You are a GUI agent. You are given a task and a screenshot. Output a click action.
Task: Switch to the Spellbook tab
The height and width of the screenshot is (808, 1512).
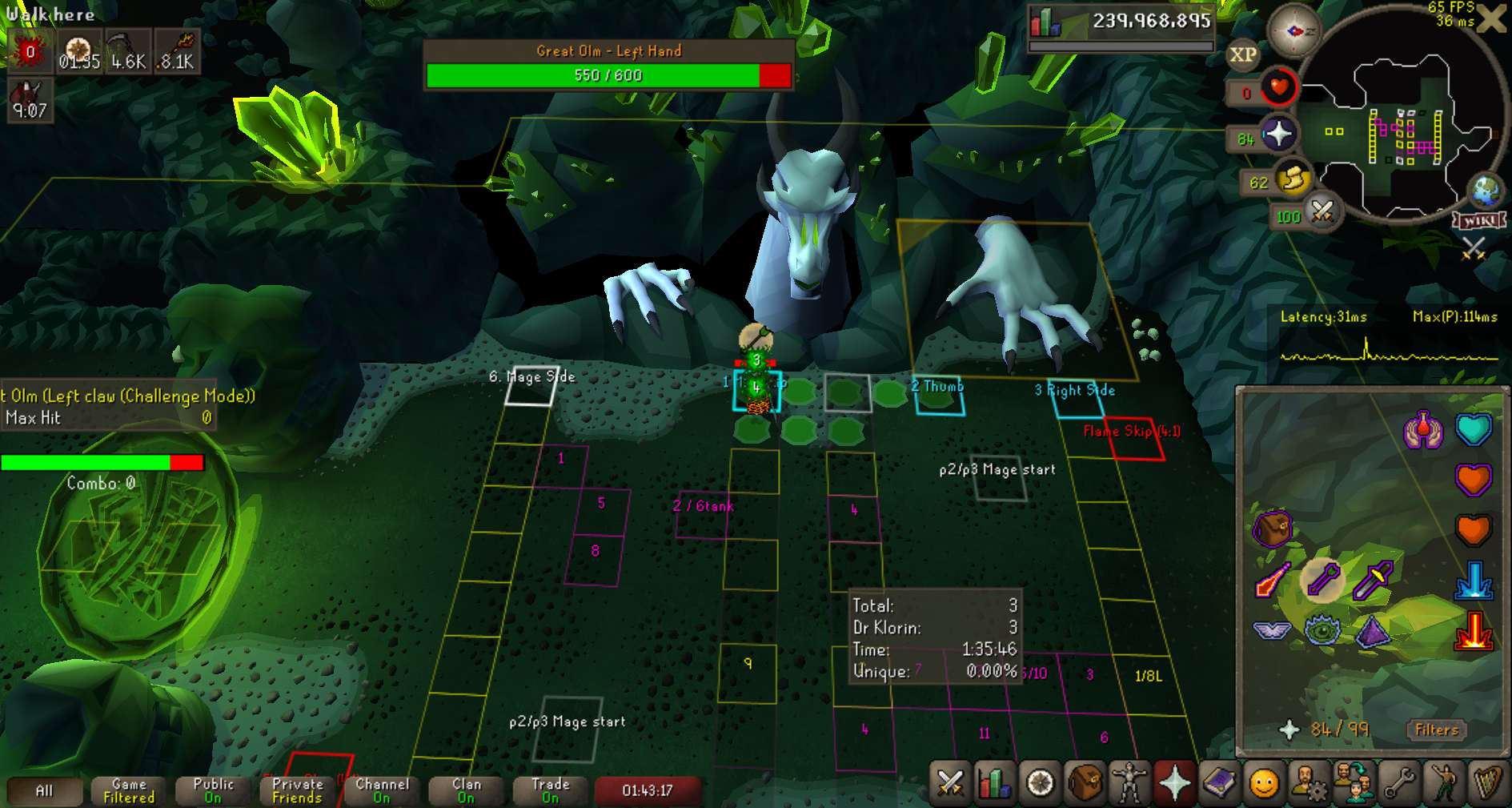(x=1219, y=782)
